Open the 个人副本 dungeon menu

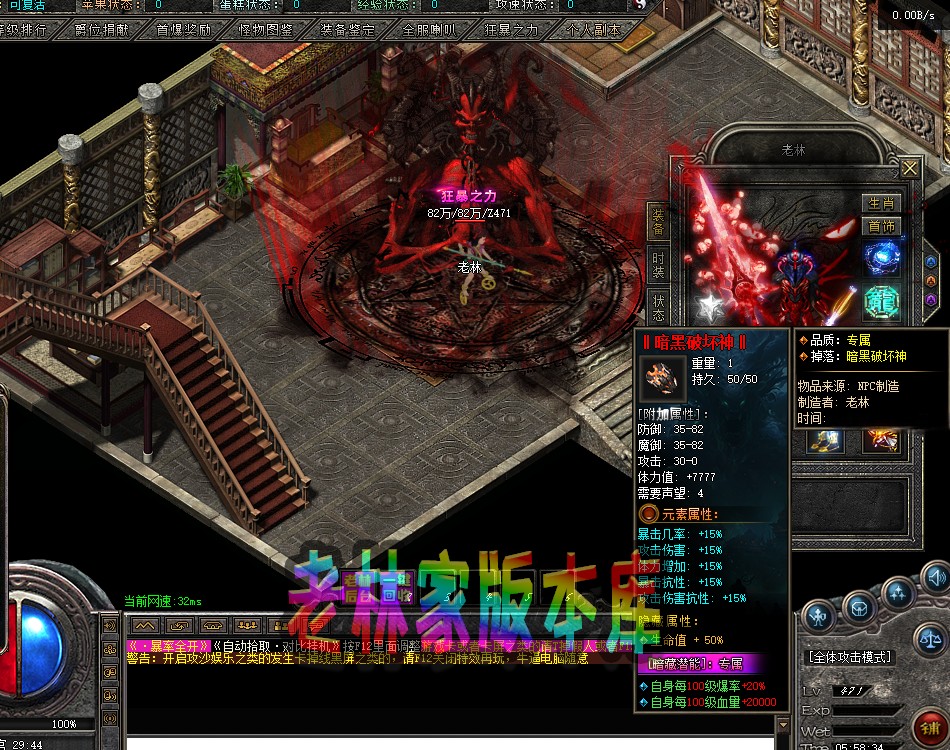coord(593,30)
